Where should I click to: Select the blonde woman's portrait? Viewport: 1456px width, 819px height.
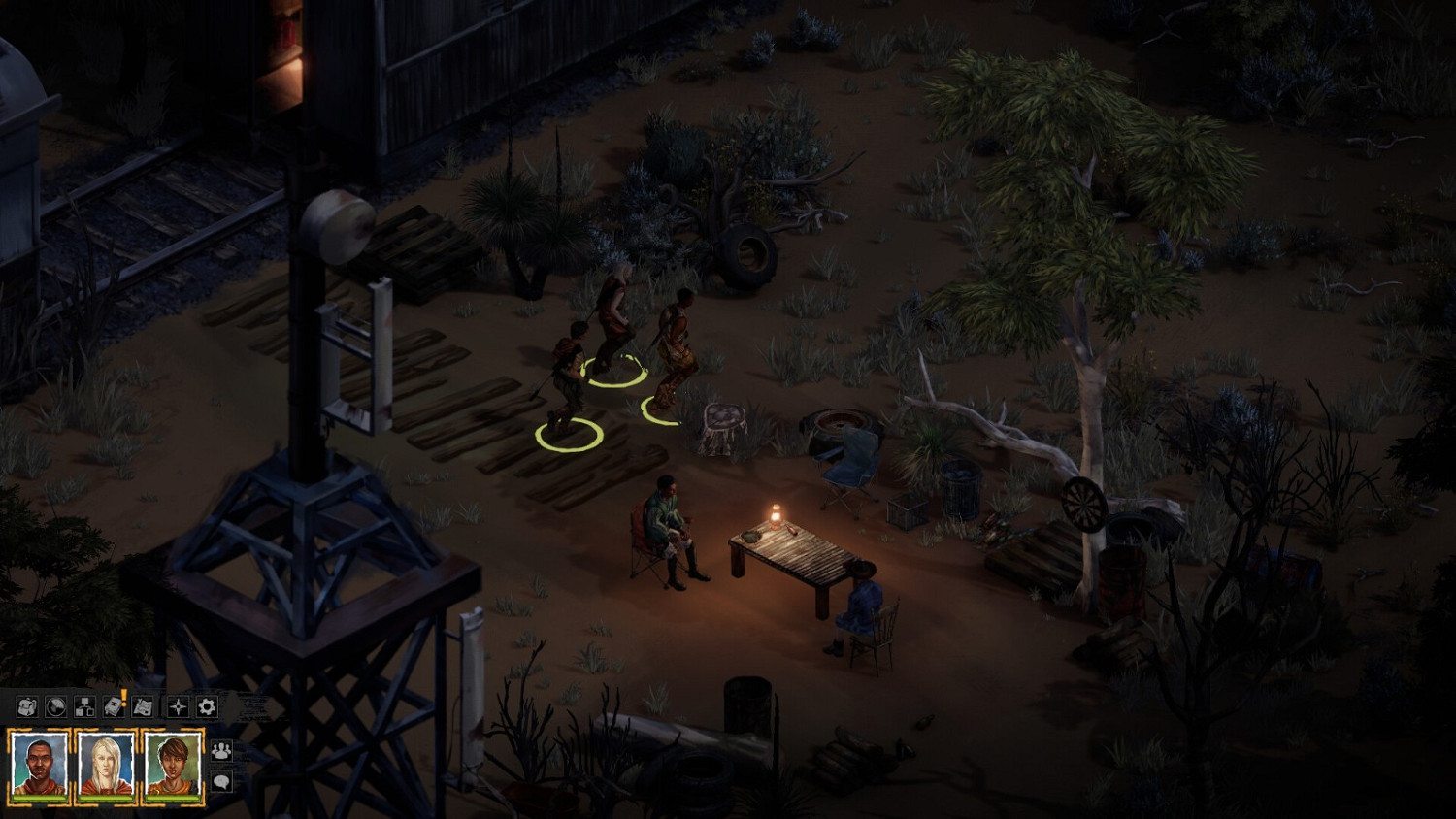click(x=106, y=763)
